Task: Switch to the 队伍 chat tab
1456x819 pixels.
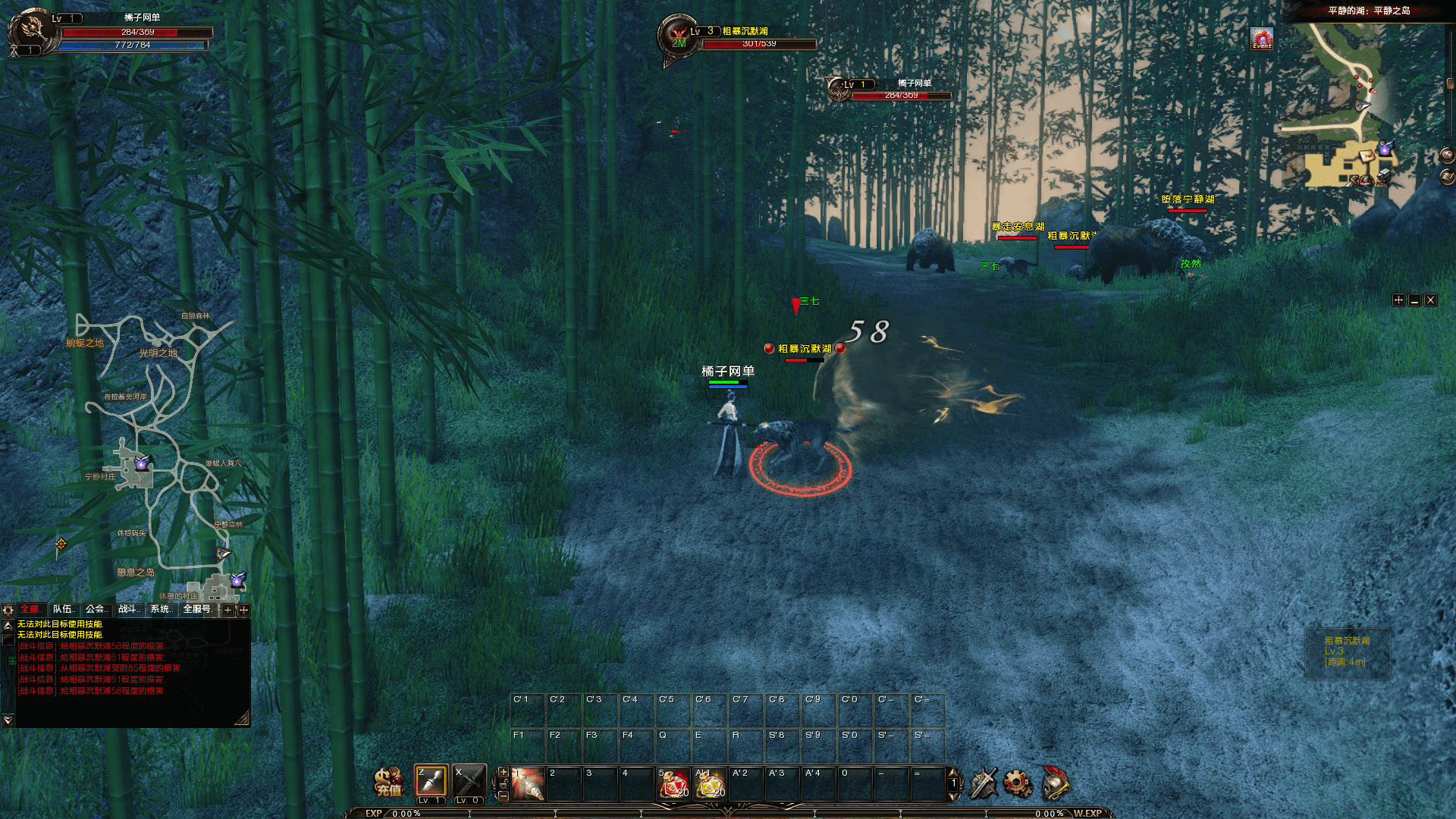Action: click(64, 609)
